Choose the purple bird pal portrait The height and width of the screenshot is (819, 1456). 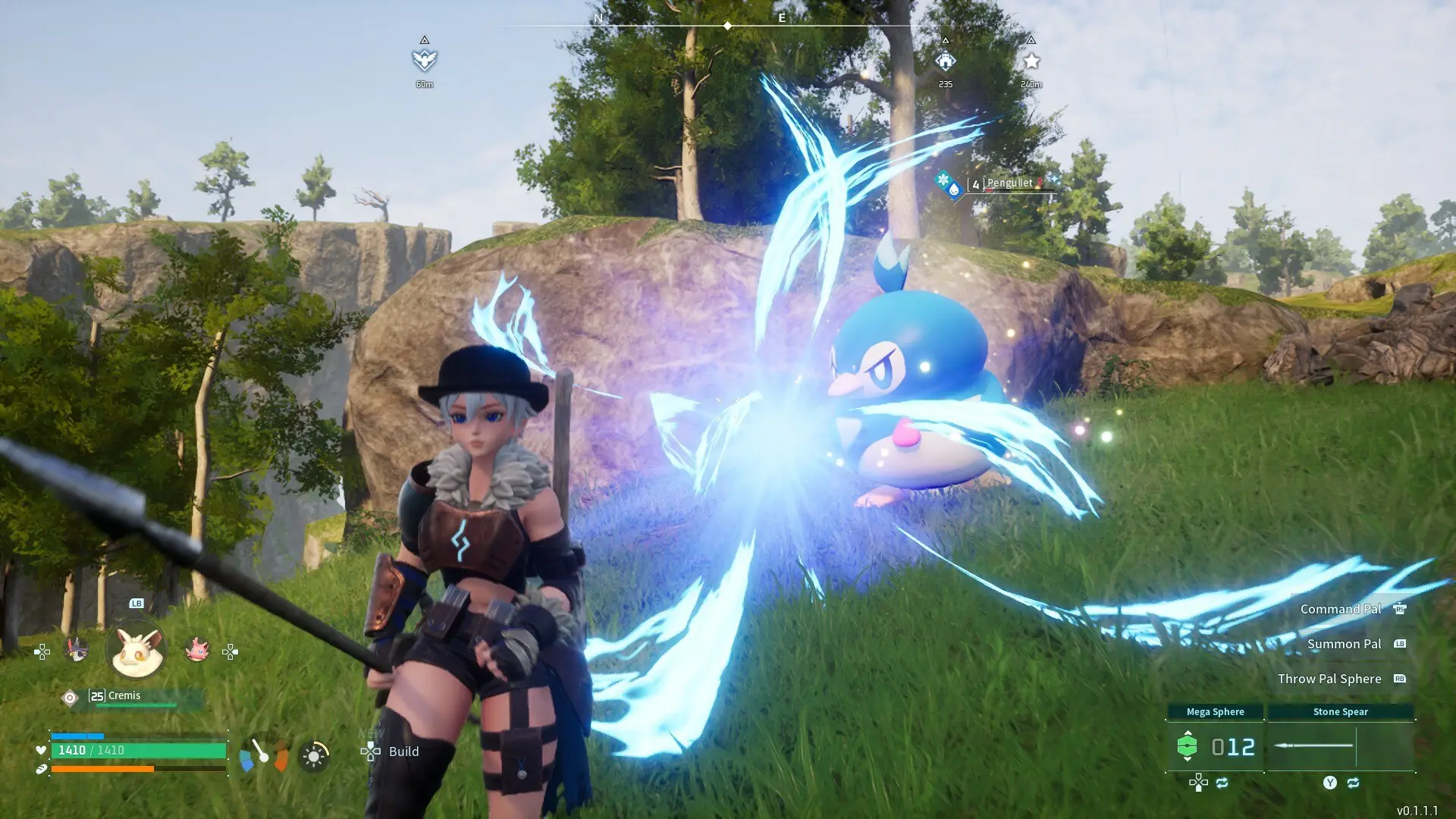click(76, 650)
